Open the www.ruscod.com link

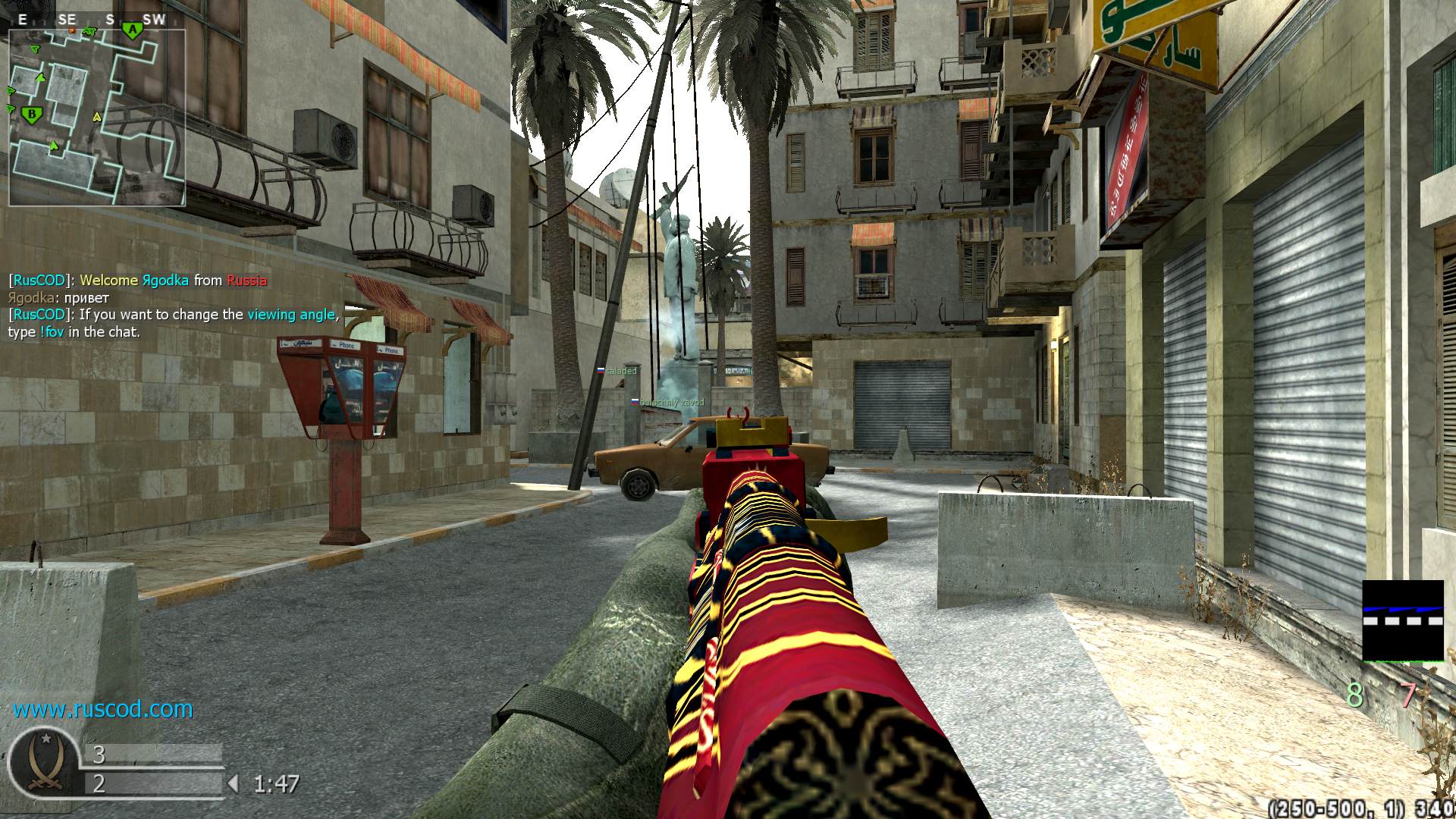102,709
